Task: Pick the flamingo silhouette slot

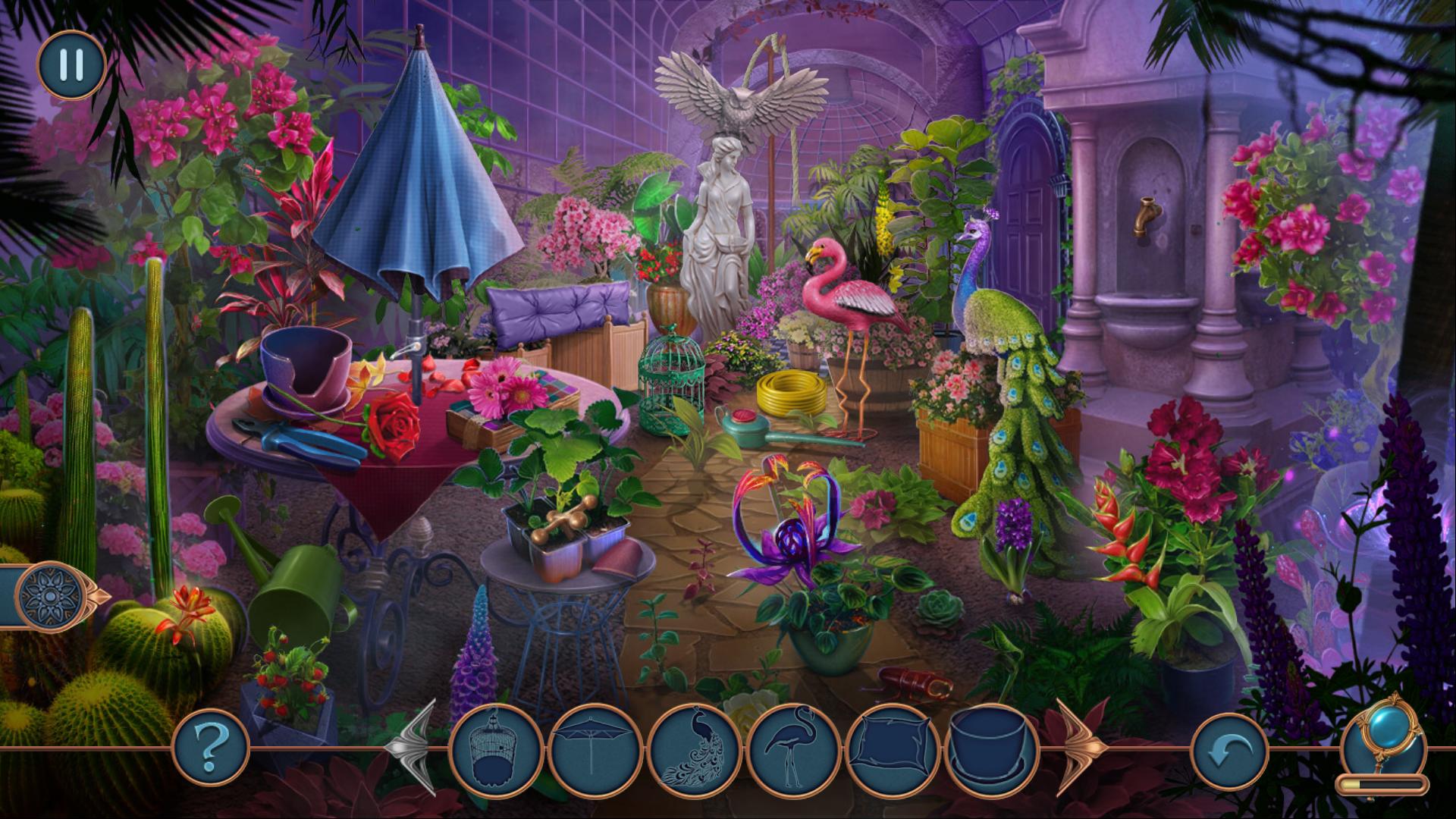Action: [x=793, y=751]
